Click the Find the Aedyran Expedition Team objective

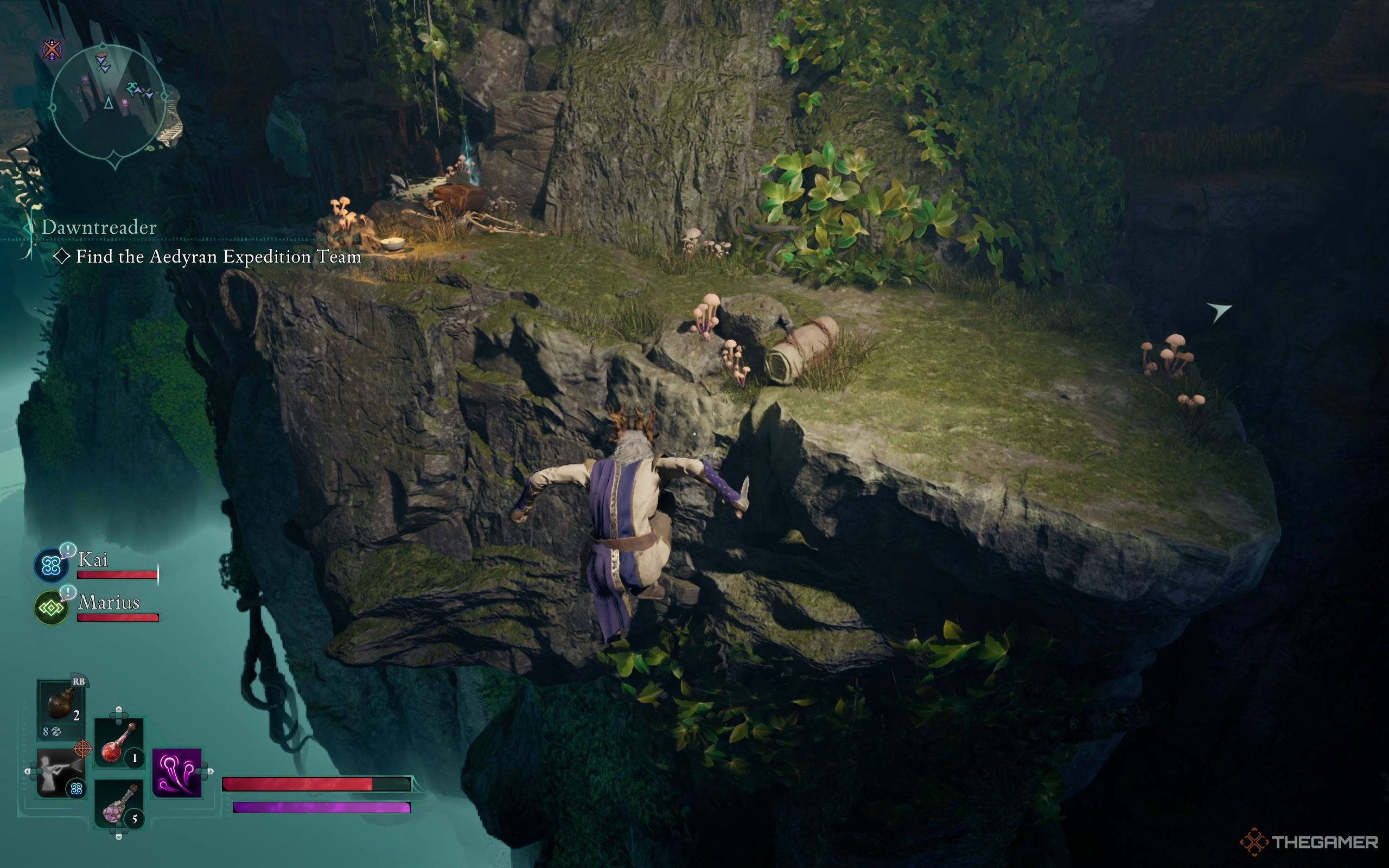click(x=218, y=257)
